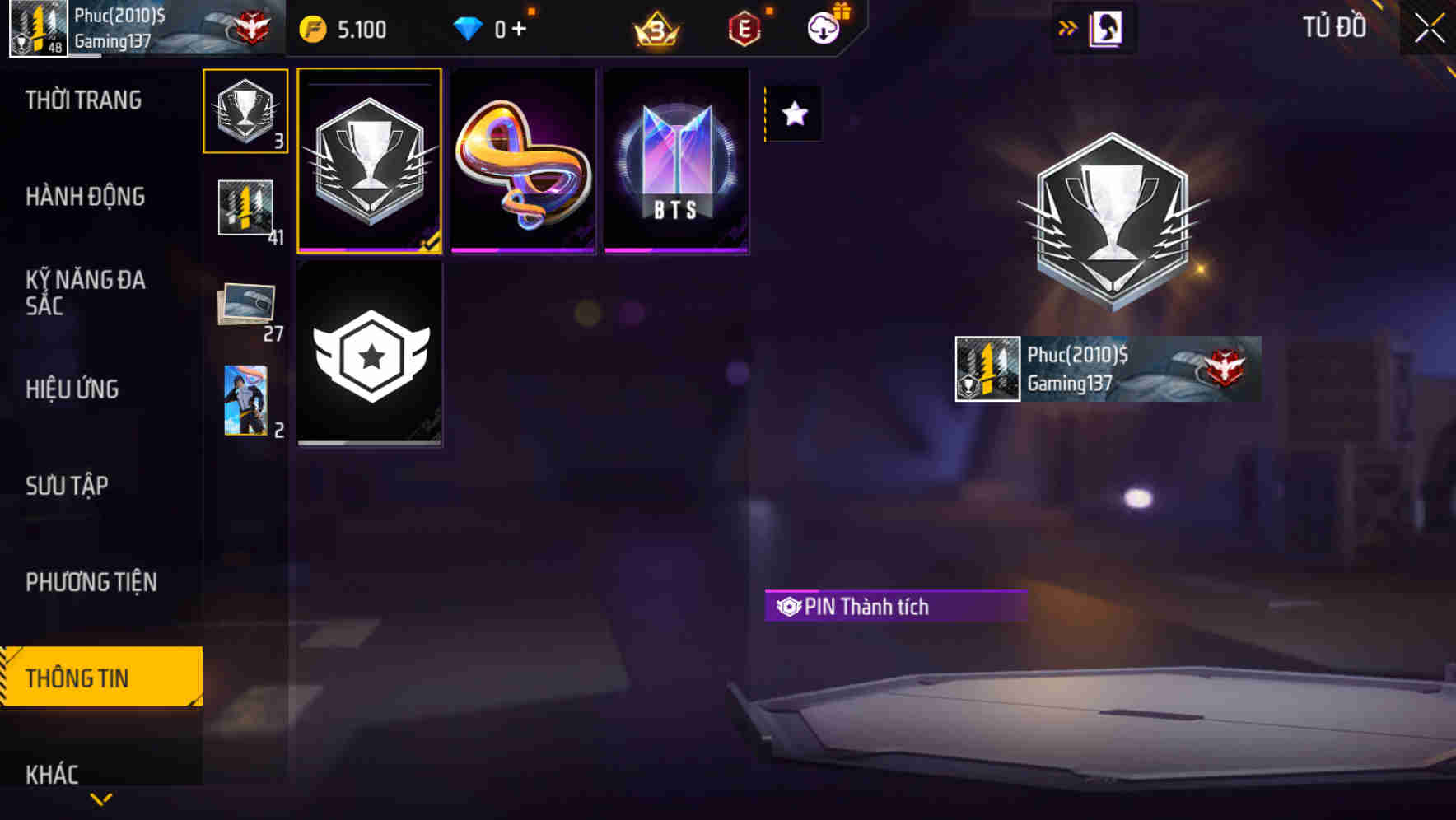Screen dimensions: 1456x820
Task: Expand the KHÁC section with bottom chevron
Action: point(100,797)
